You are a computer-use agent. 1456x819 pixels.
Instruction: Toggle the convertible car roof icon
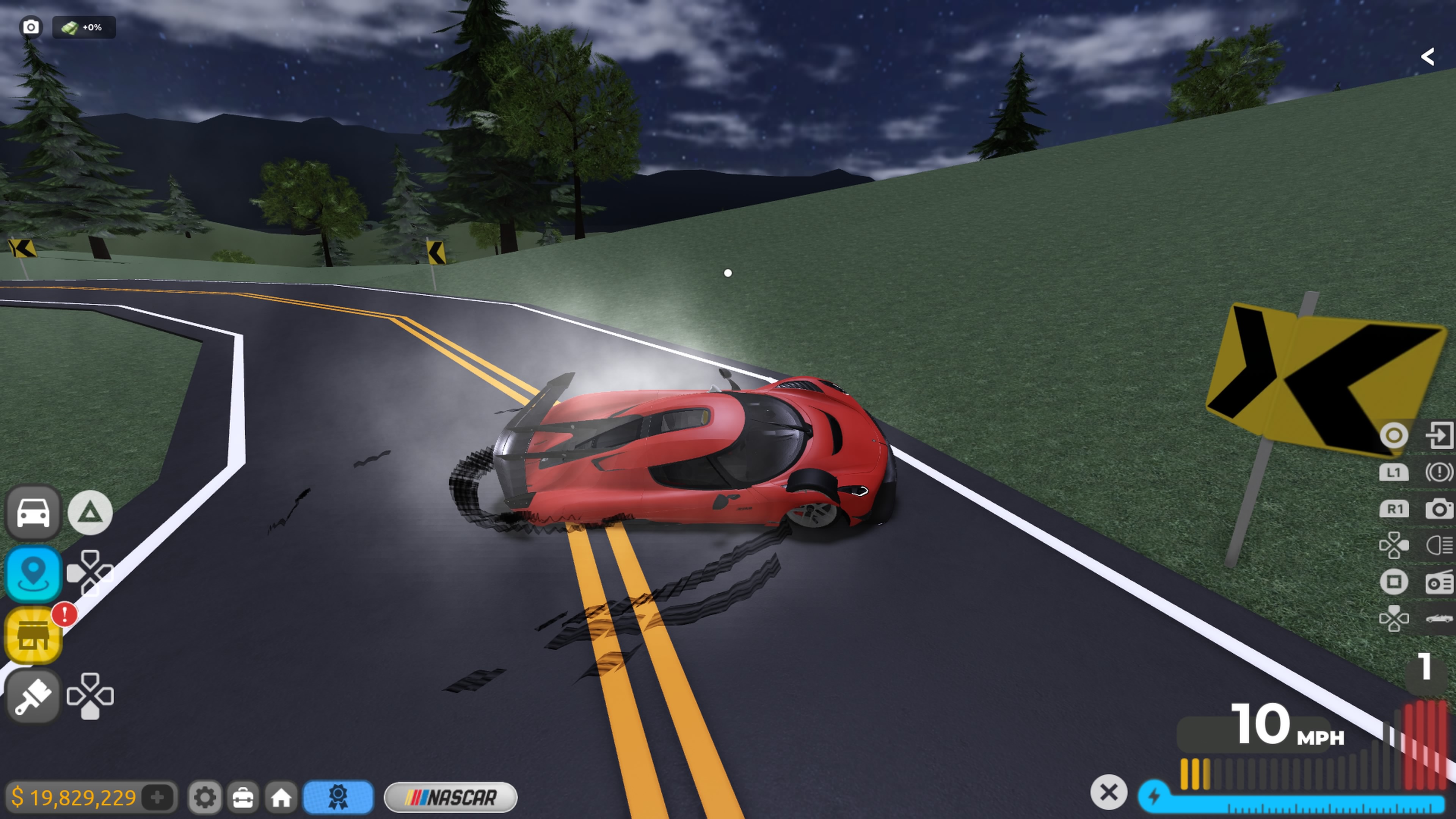1439,618
